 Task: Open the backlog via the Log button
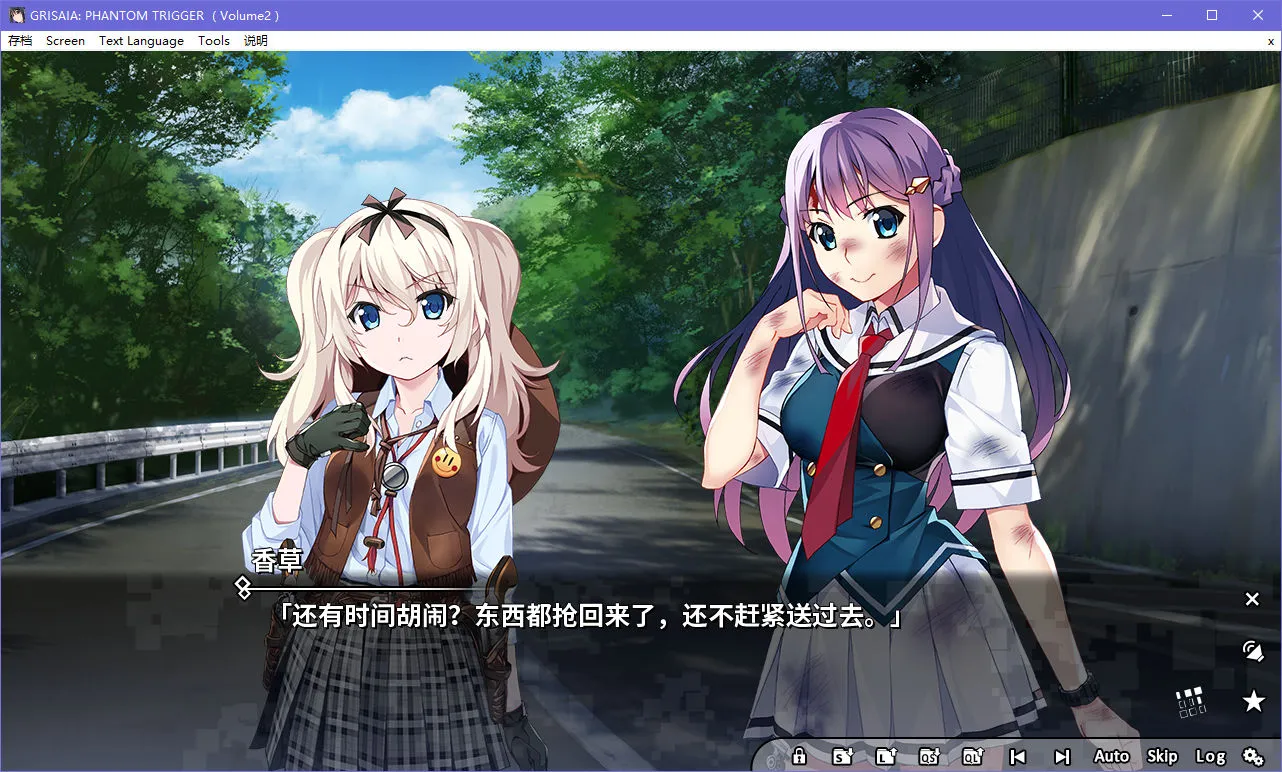click(x=1211, y=756)
